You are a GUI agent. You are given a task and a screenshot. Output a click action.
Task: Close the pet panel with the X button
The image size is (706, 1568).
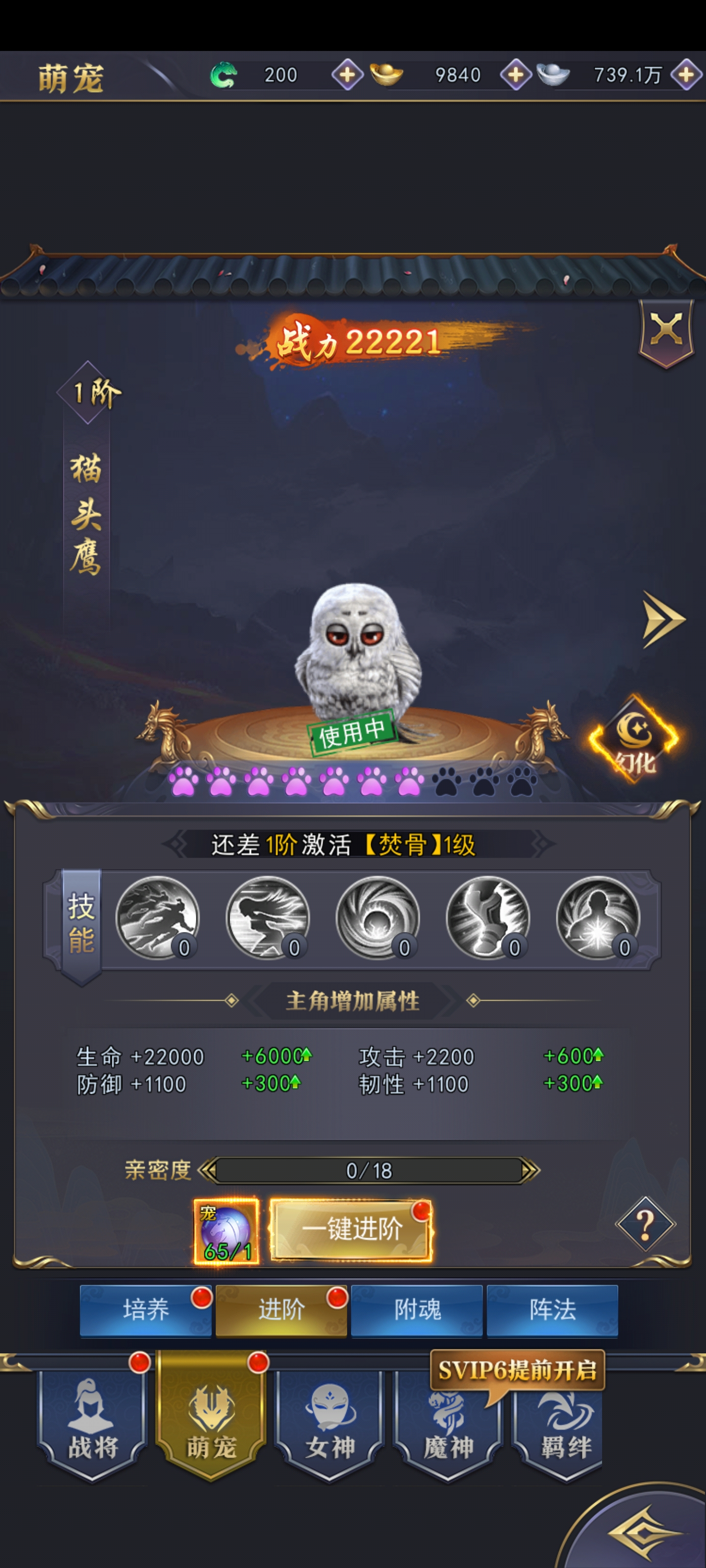[x=666, y=331]
